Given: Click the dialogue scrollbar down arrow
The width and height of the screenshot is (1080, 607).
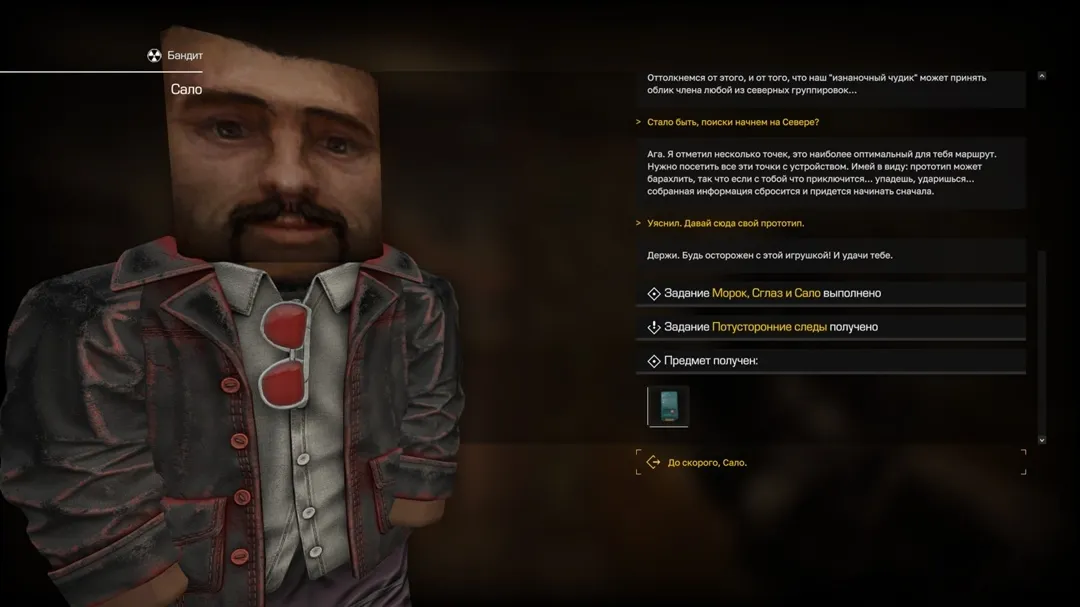Looking at the screenshot, I should pyautogui.click(x=1042, y=439).
